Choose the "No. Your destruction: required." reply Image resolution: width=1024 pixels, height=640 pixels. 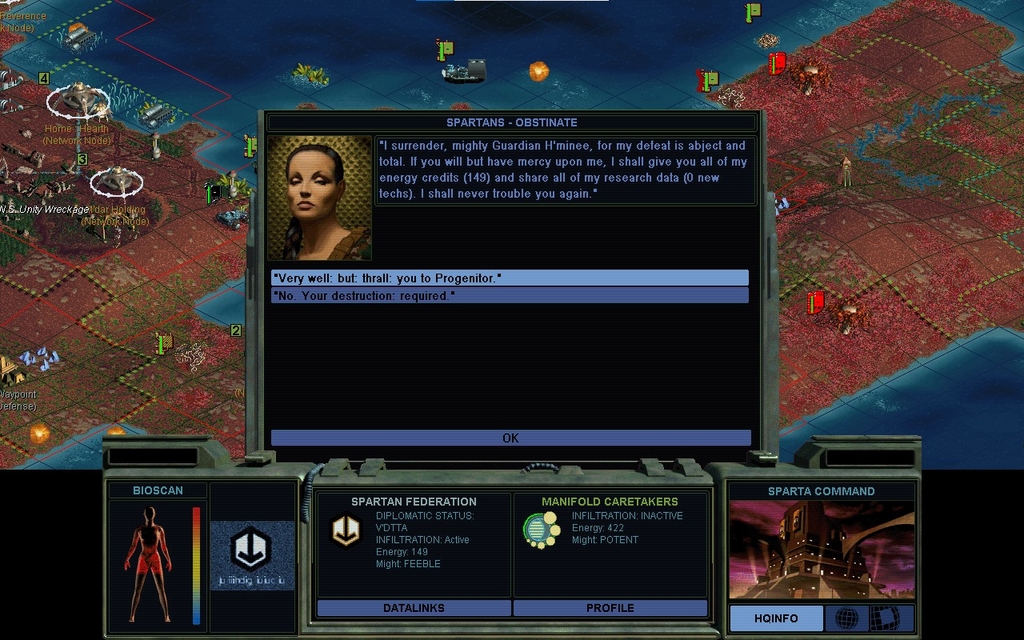(x=509, y=296)
